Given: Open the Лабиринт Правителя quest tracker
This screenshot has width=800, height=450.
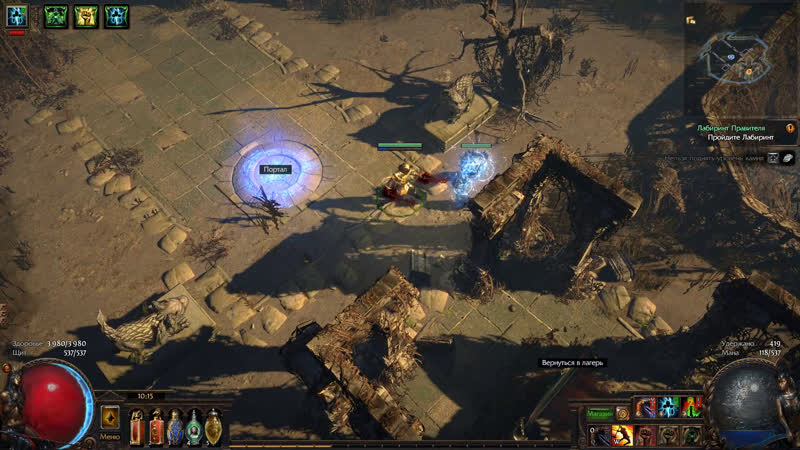Looking at the screenshot, I should (732, 129).
